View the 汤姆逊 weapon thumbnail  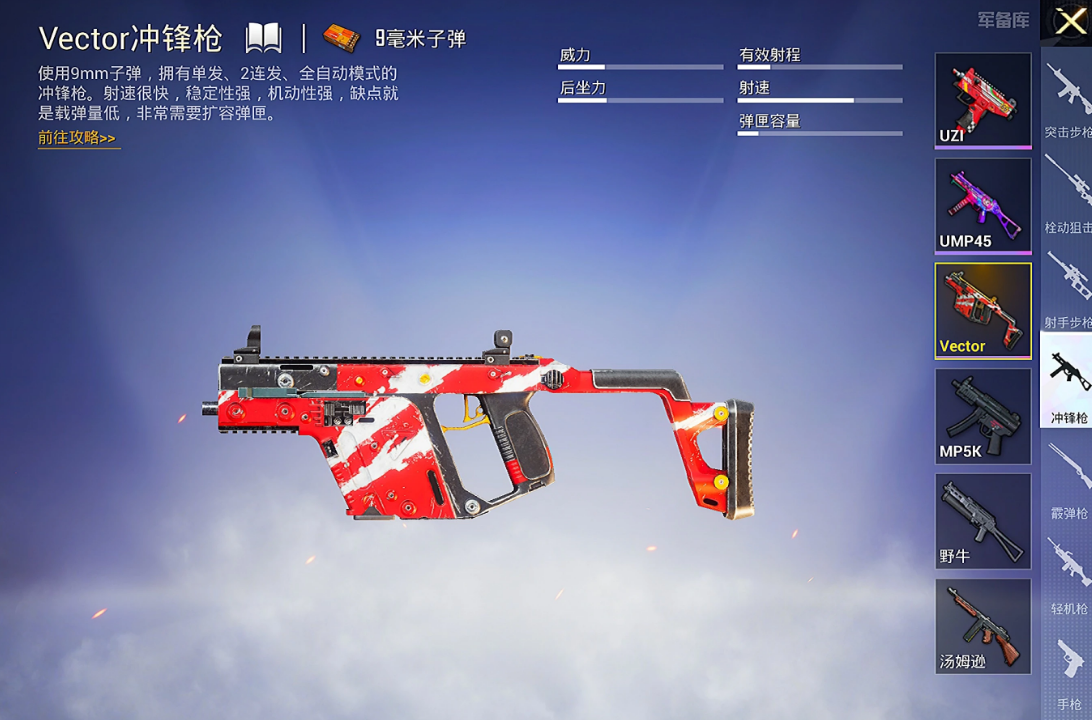[982, 626]
